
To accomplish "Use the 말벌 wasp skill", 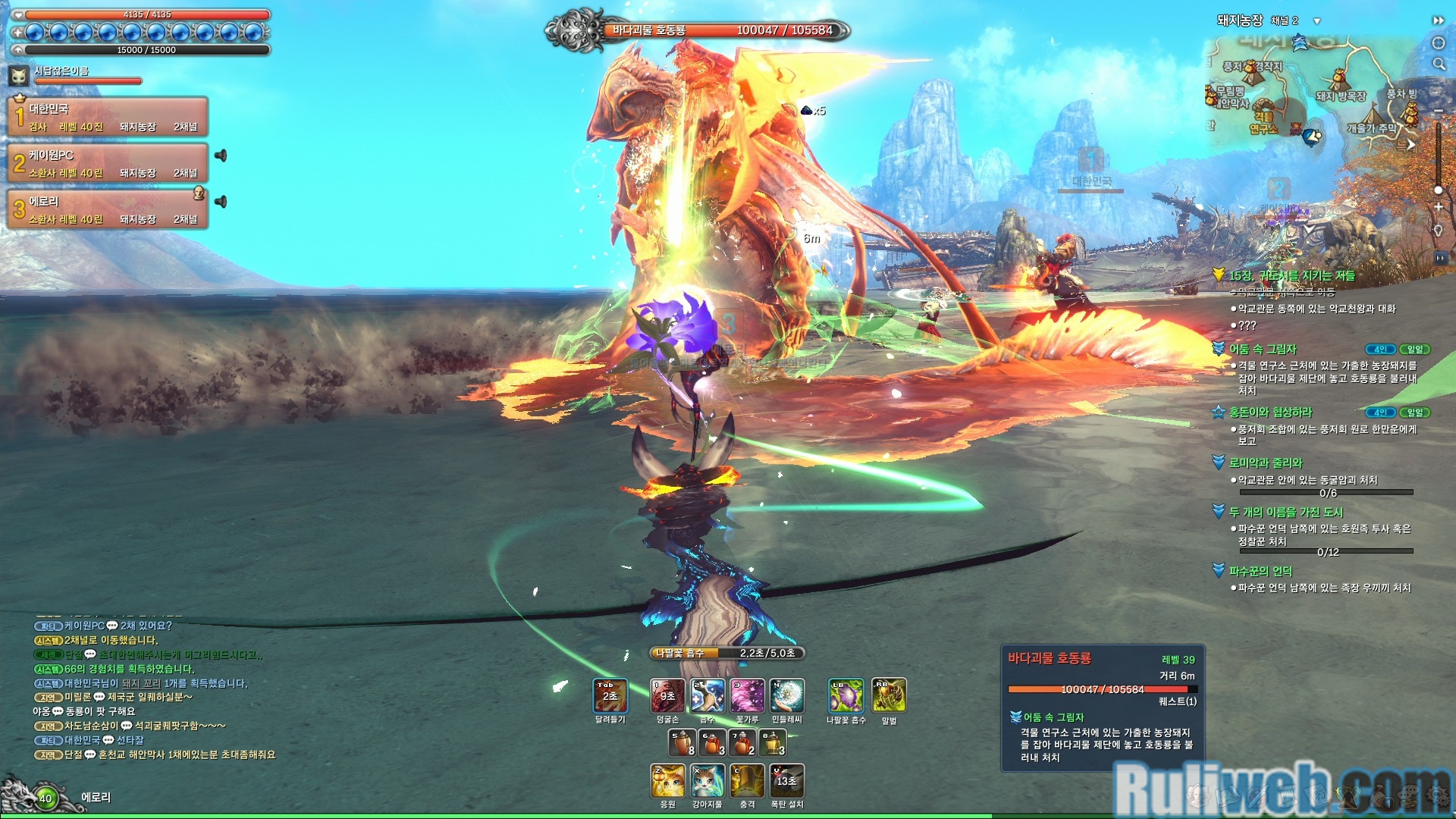I will (889, 695).
